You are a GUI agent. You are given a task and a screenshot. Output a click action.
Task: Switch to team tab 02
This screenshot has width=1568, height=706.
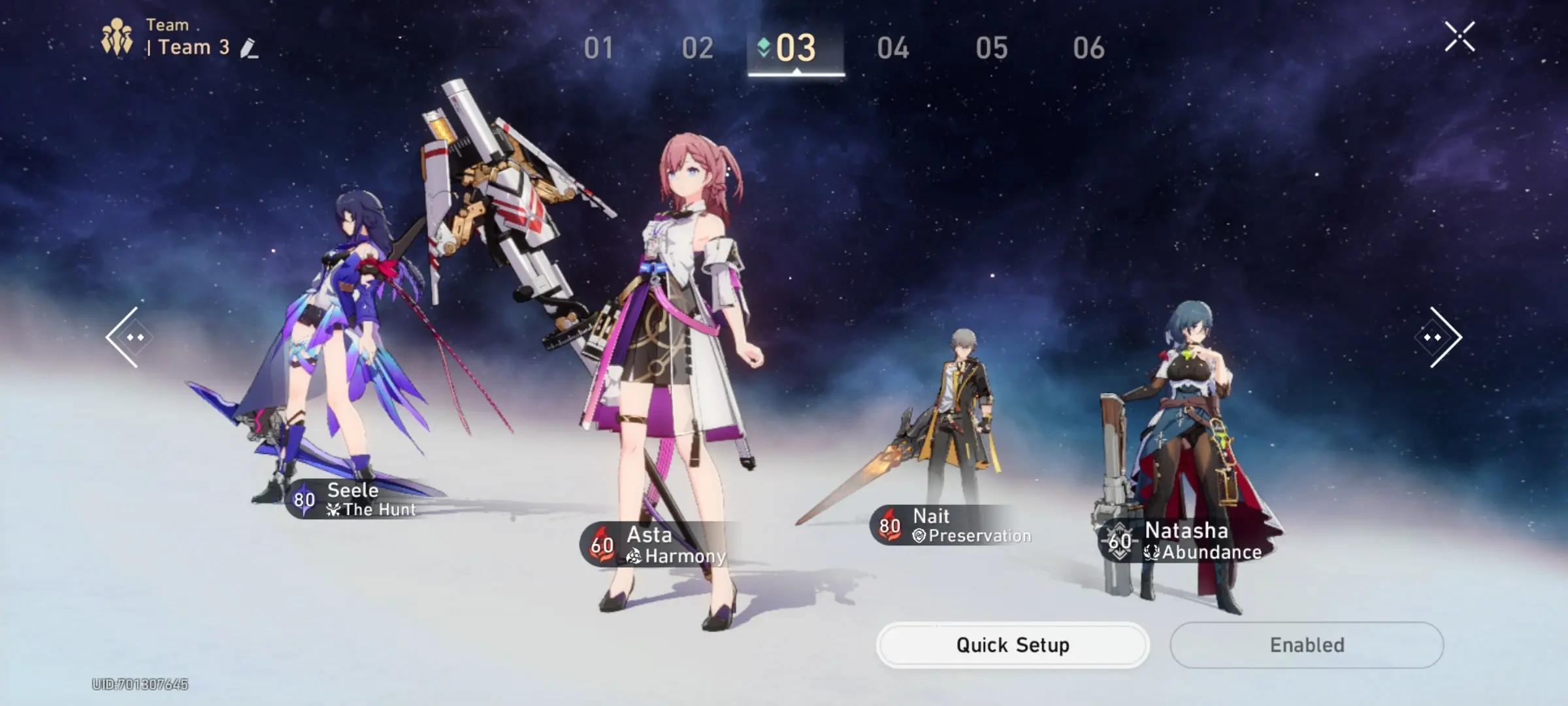click(697, 48)
